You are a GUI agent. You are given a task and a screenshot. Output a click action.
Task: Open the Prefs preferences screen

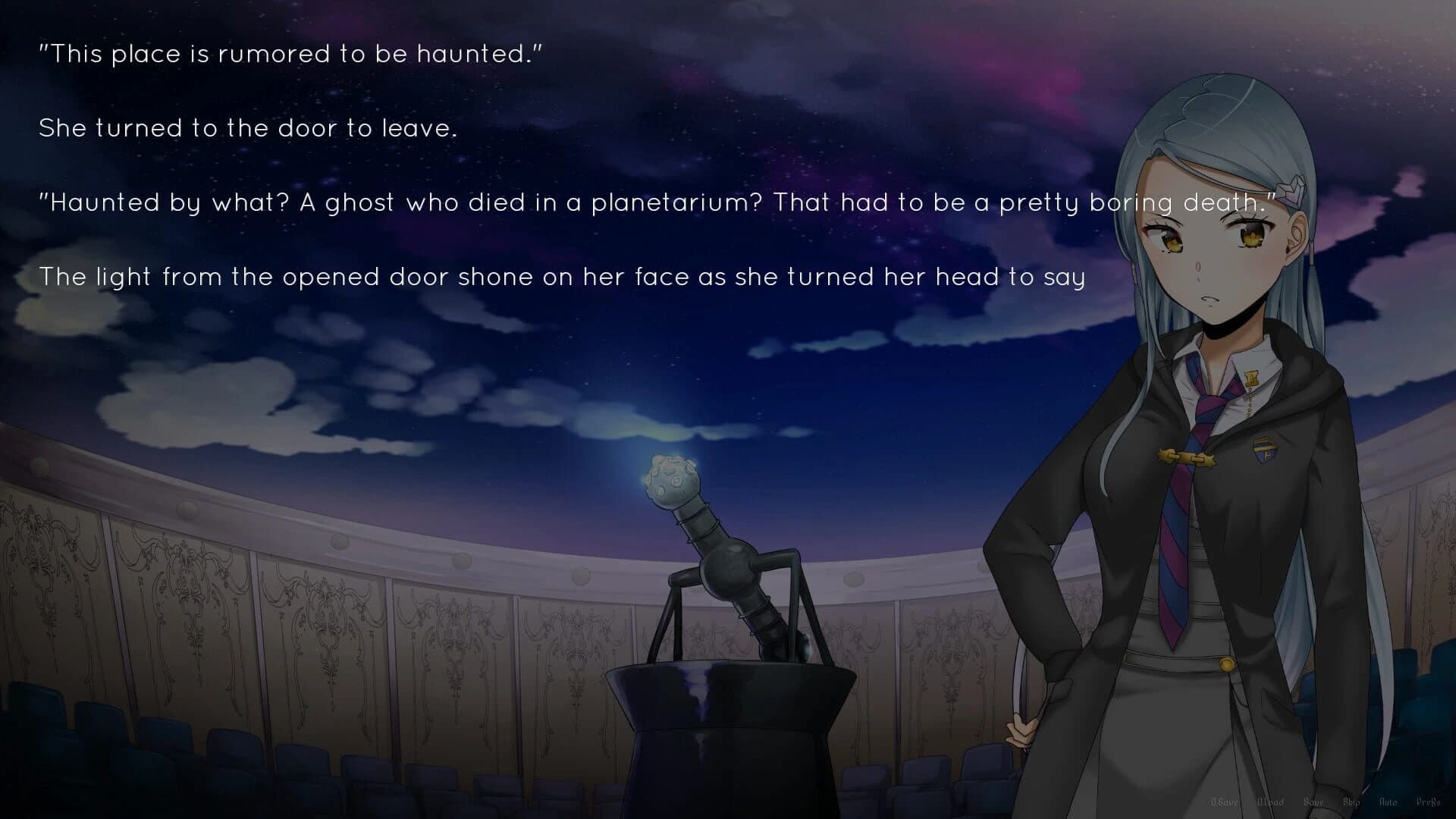click(x=1429, y=802)
